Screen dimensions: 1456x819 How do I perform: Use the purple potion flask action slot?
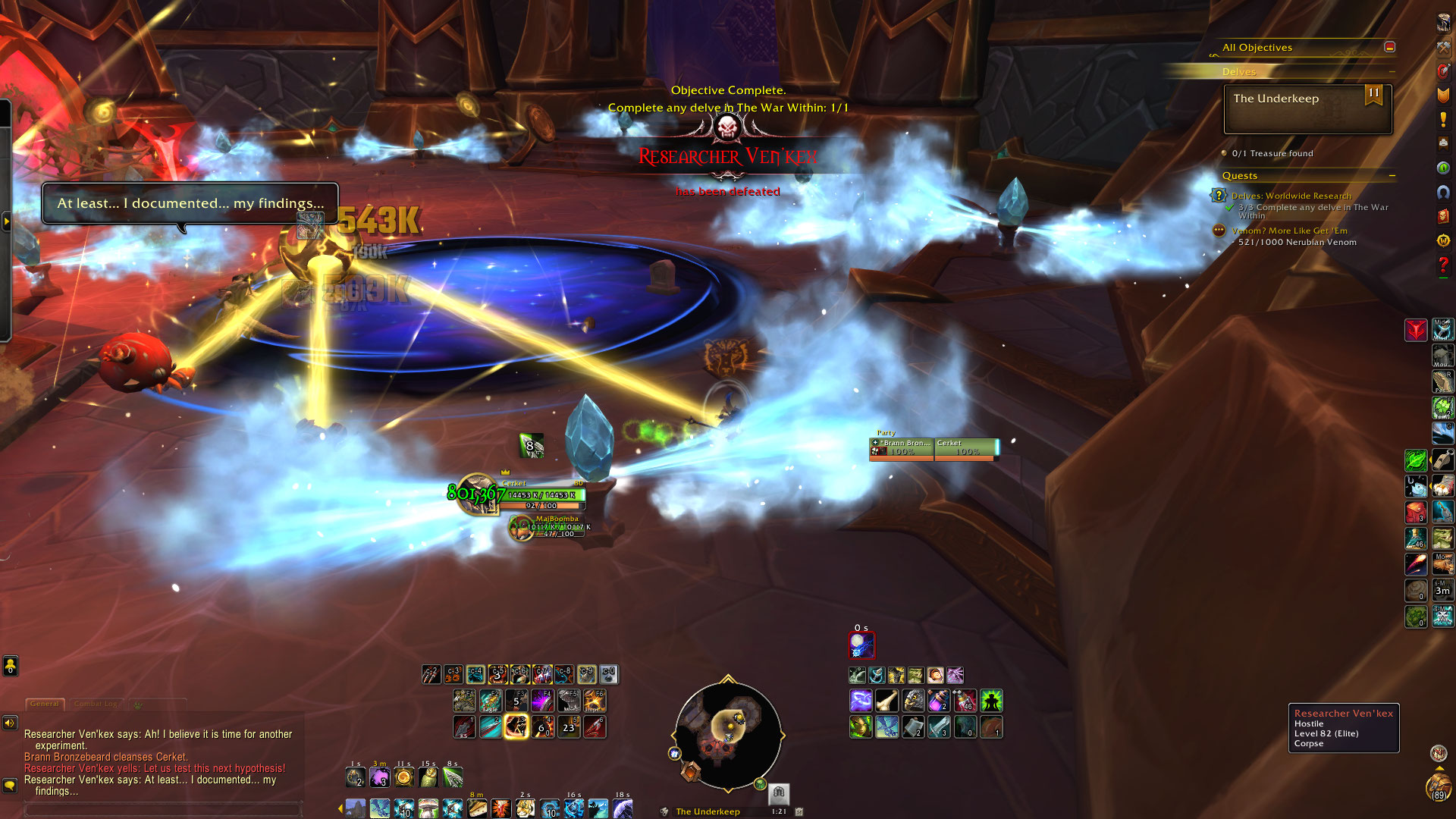(x=939, y=701)
